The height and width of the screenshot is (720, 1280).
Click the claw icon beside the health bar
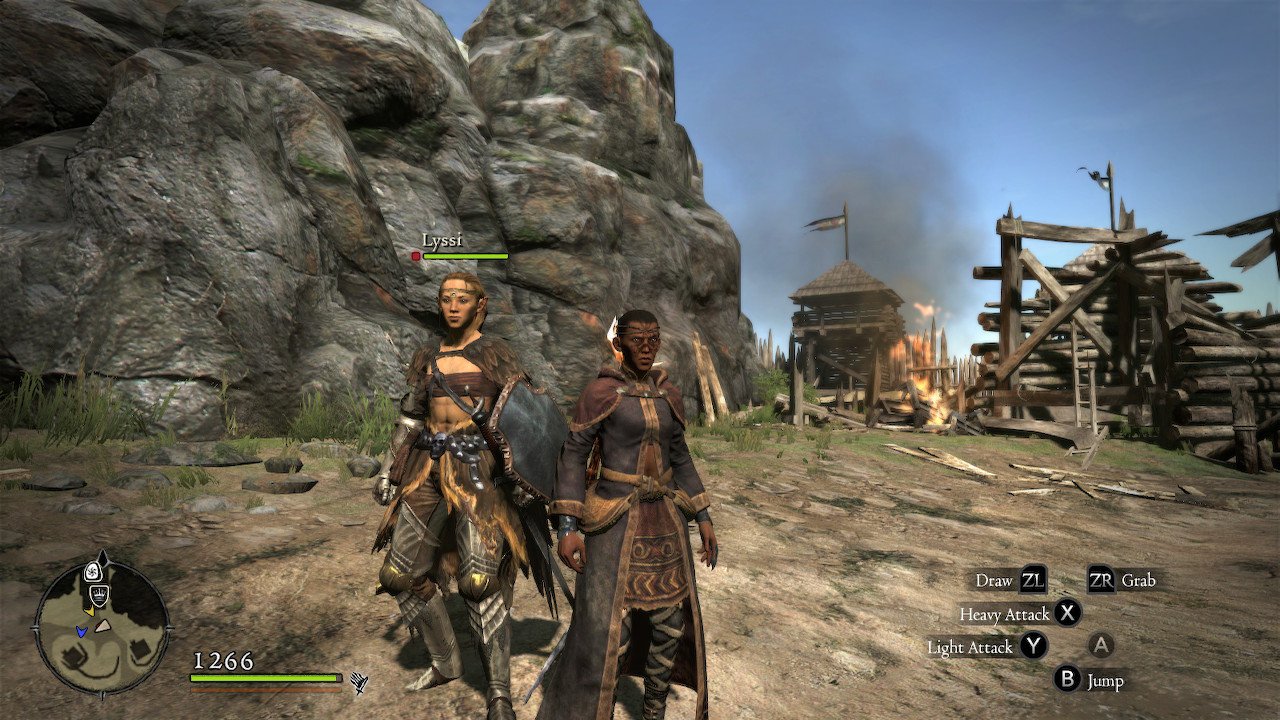pyautogui.click(x=359, y=683)
